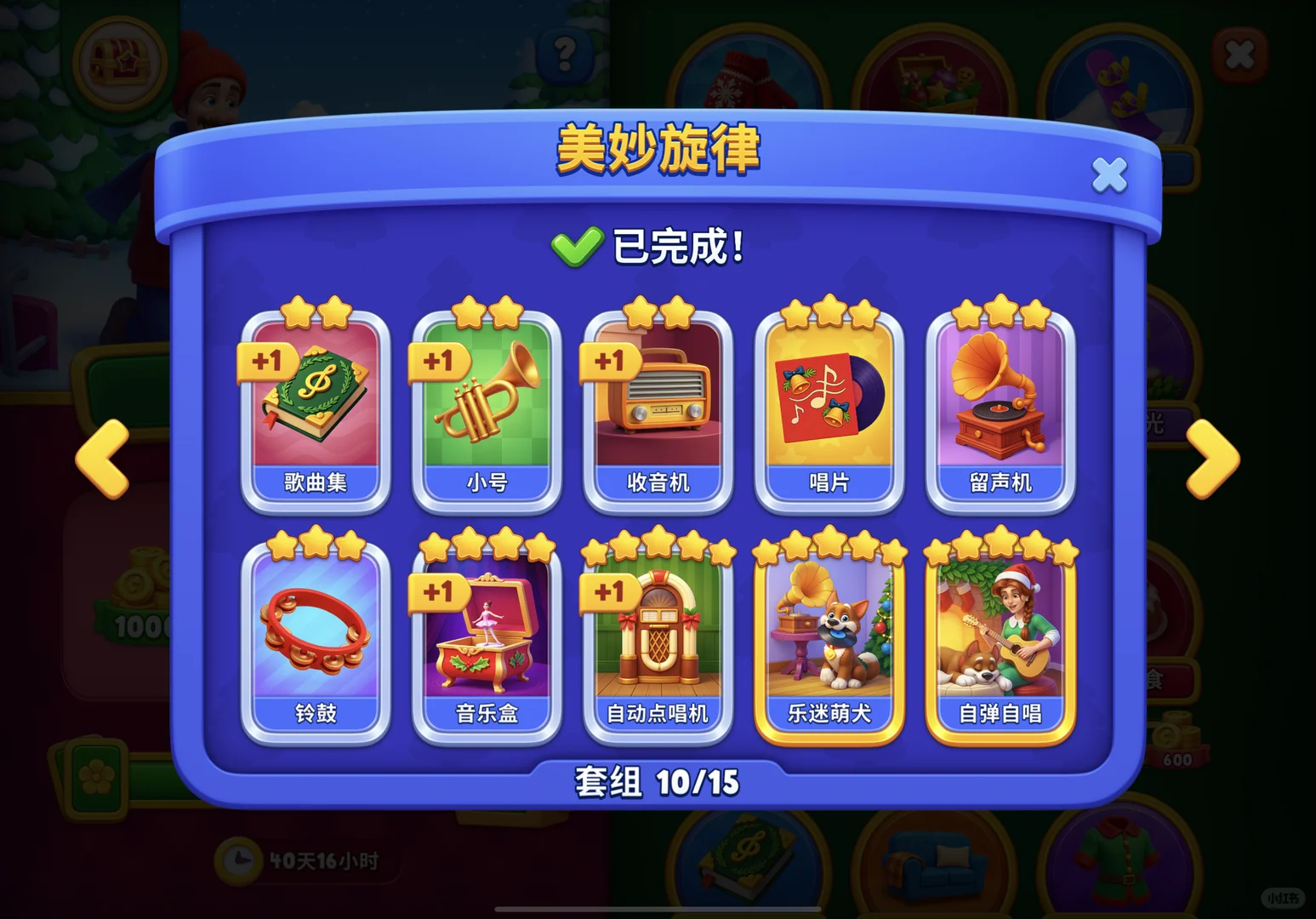Select the 歌曲集 songbook card
The width and height of the screenshot is (1316, 919).
[x=316, y=408]
